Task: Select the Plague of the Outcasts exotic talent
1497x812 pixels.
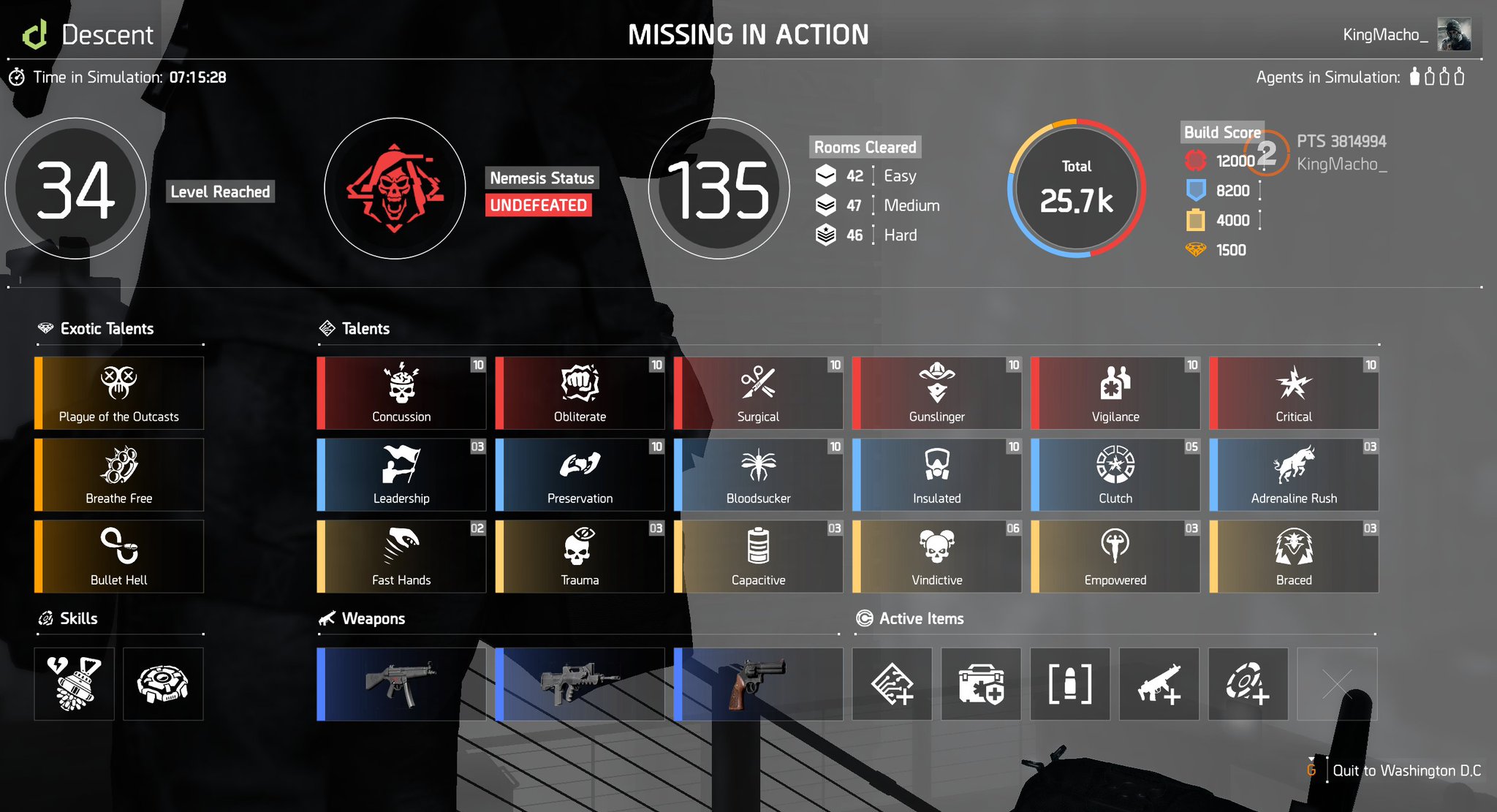Action: (x=118, y=393)
